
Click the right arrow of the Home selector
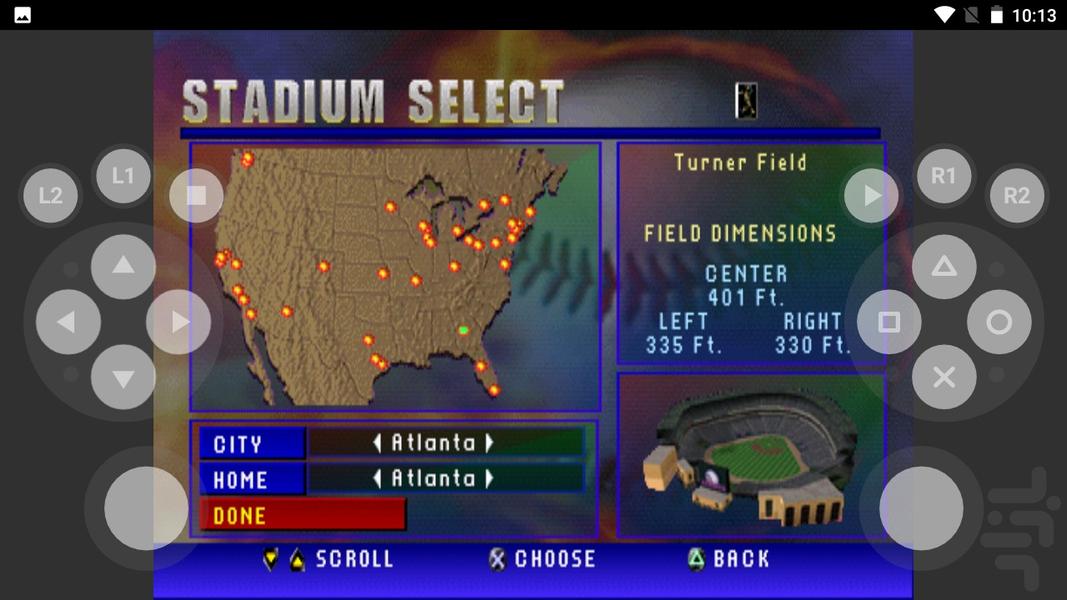pos(489,479)
